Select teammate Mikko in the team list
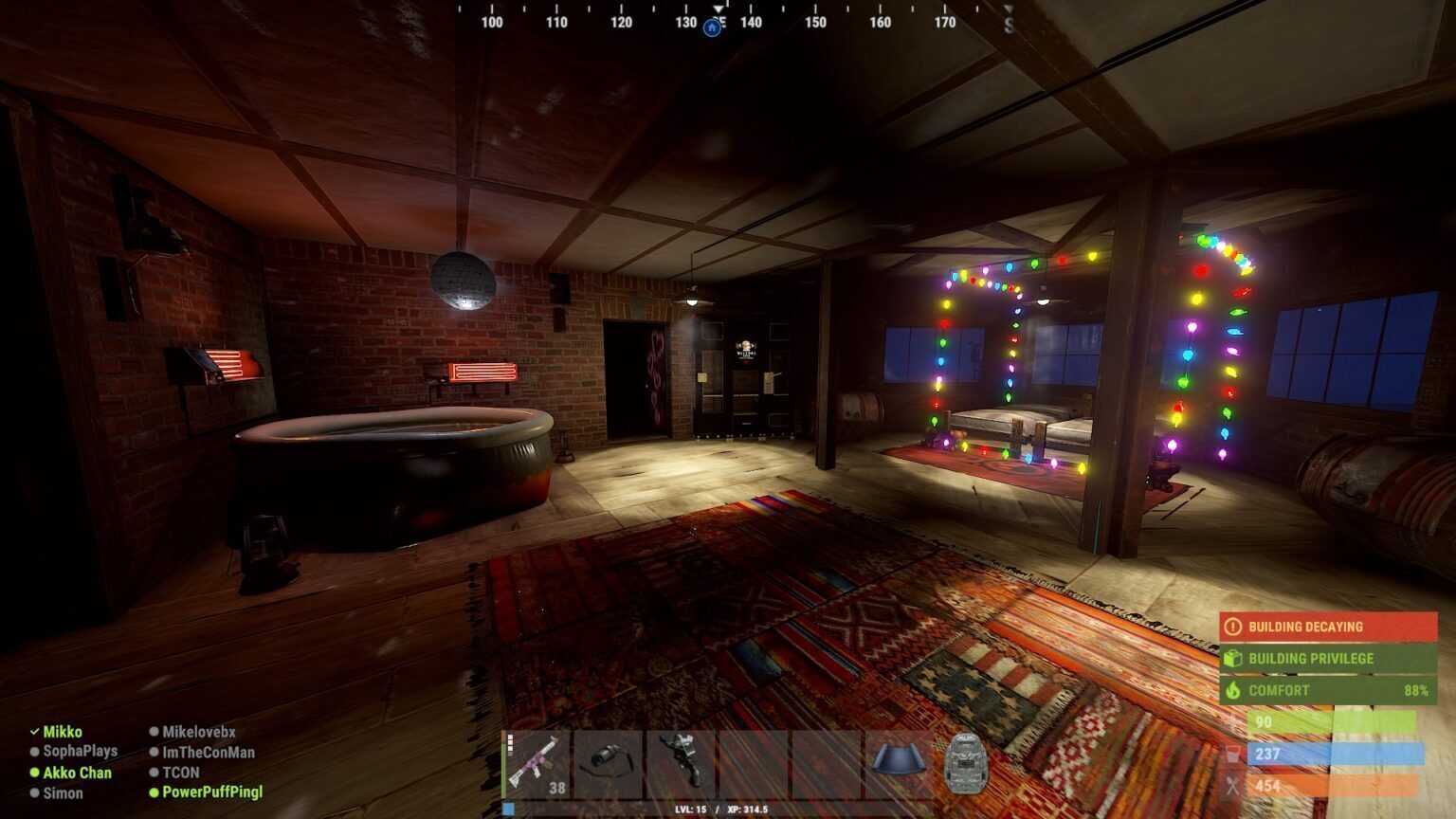The width and height of the screenshot is (1456, 819). click(63, 732)
